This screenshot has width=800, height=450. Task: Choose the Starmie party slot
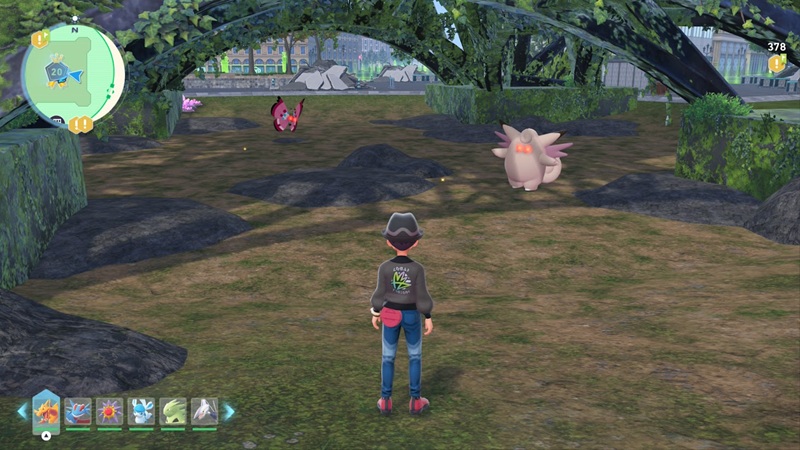[110, 411]
